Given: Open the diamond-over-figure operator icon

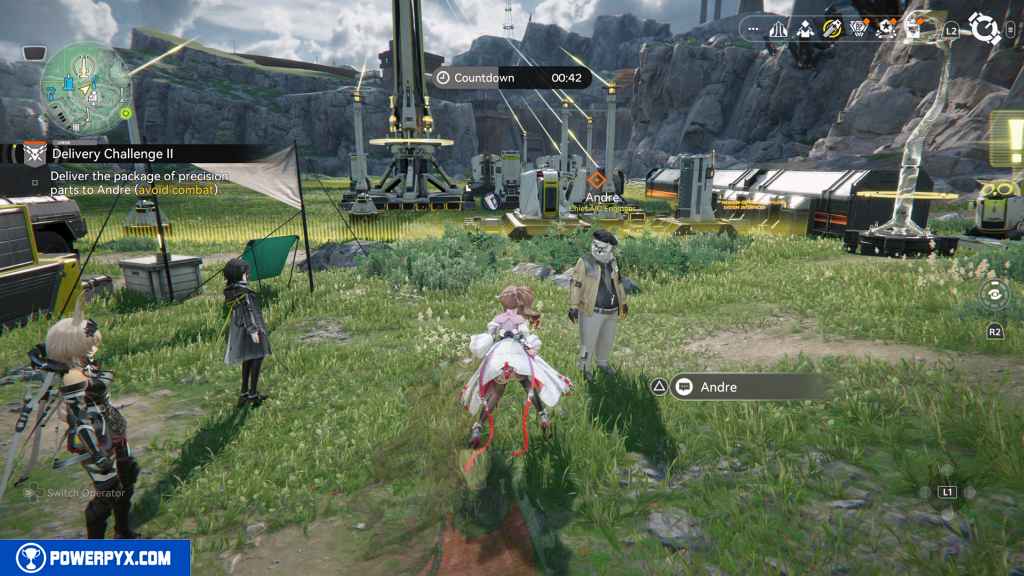Looking at the screenshot, I should [x=804, y=29].
